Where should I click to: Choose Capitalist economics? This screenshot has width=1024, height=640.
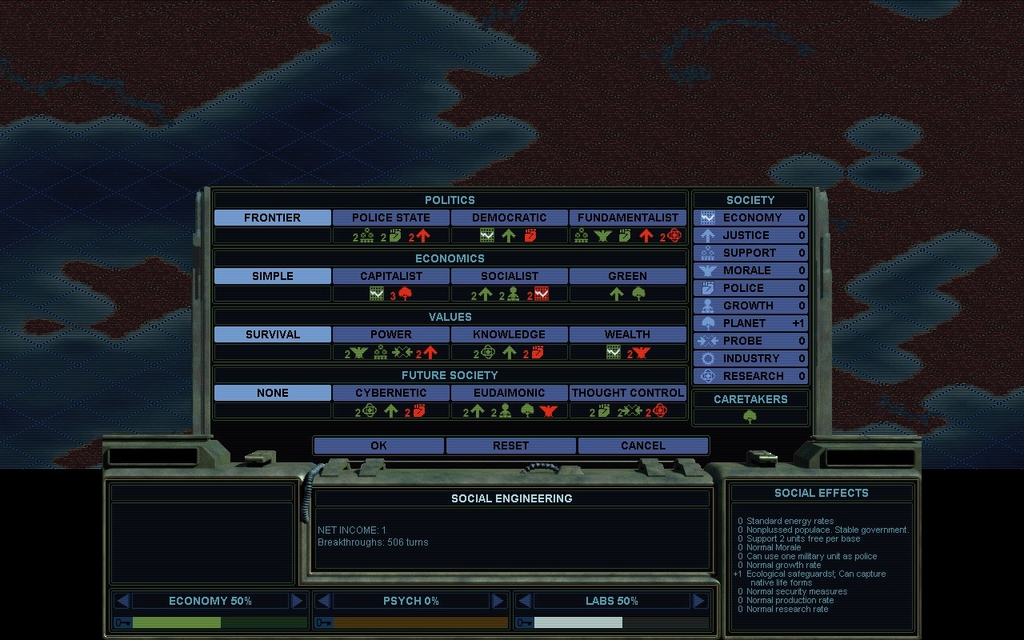click(391, 276)
